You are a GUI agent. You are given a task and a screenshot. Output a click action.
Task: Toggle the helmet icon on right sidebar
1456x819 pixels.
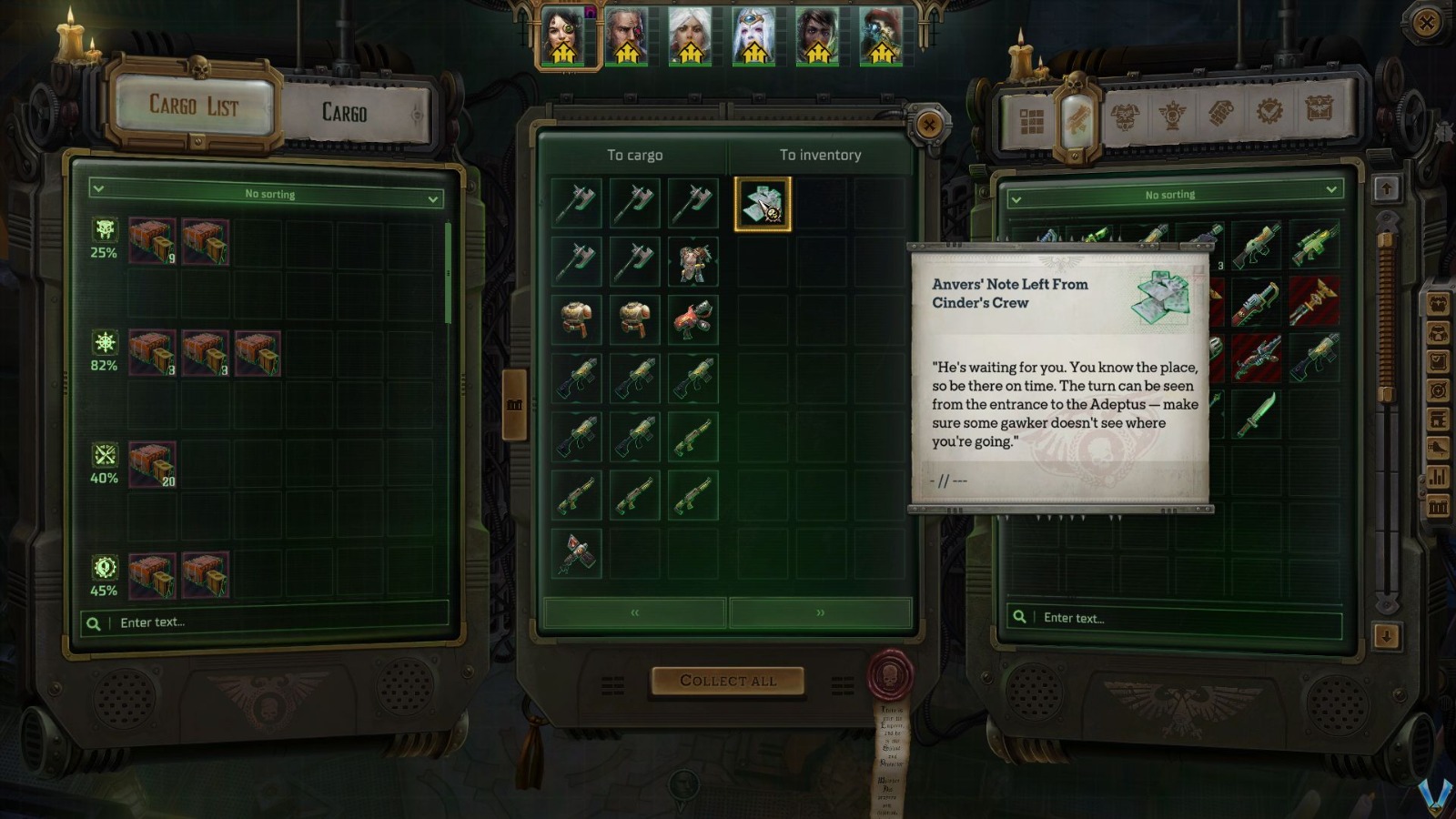1438,334
